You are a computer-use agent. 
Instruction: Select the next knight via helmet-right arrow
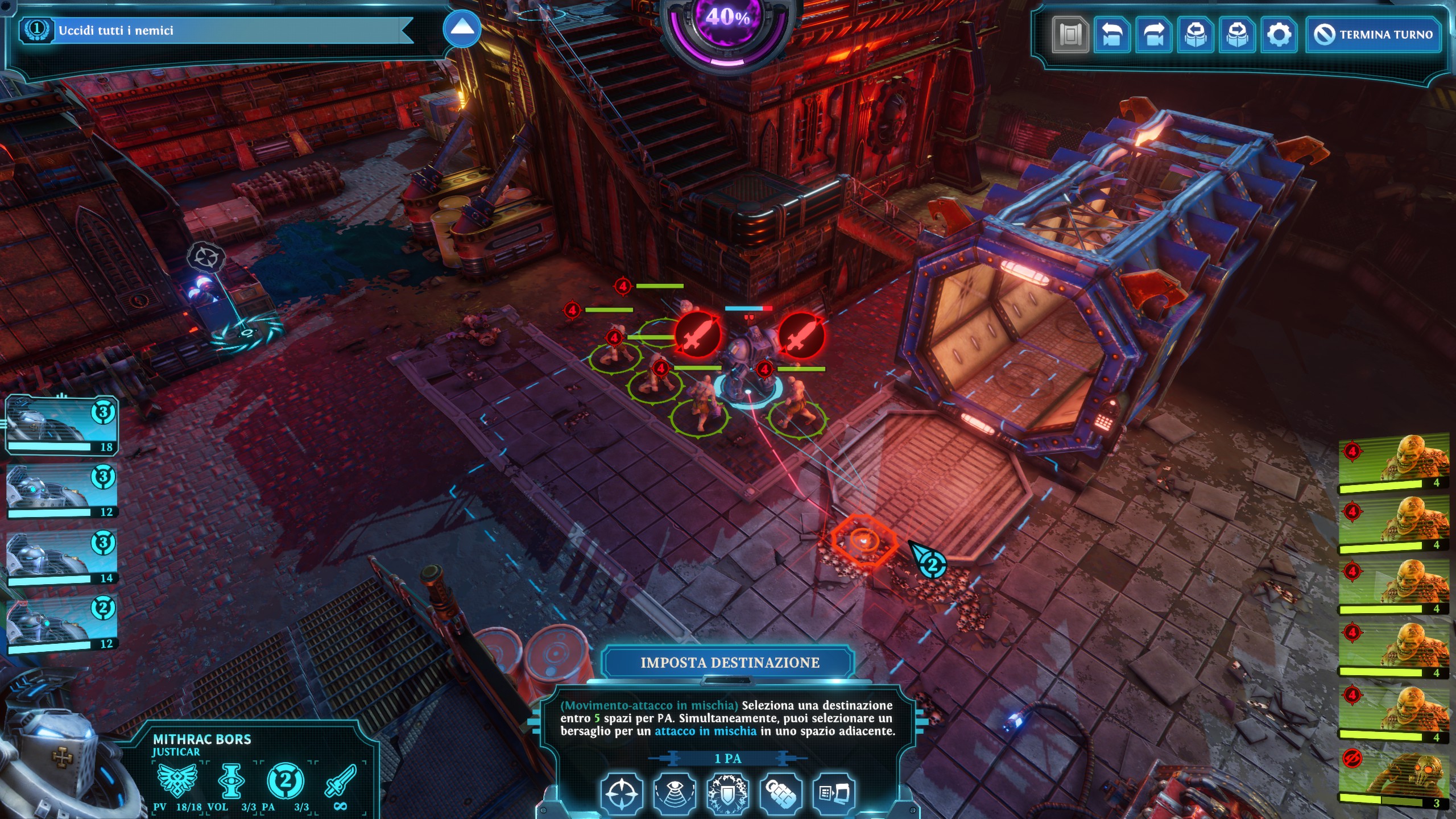coord(1238,35)
